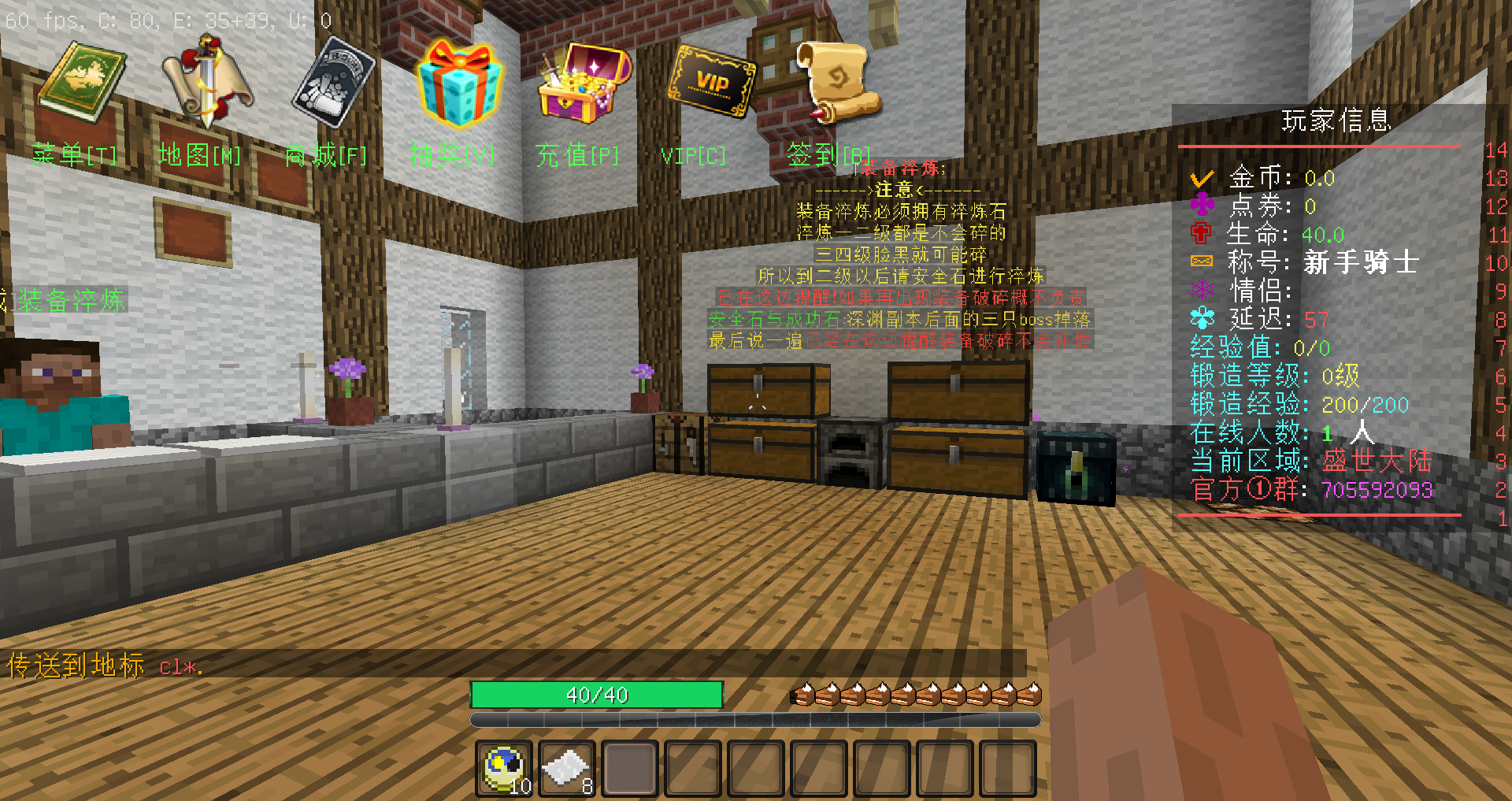Open the shop (商城) icon
1512x801 pixels.
pos(334,83)
